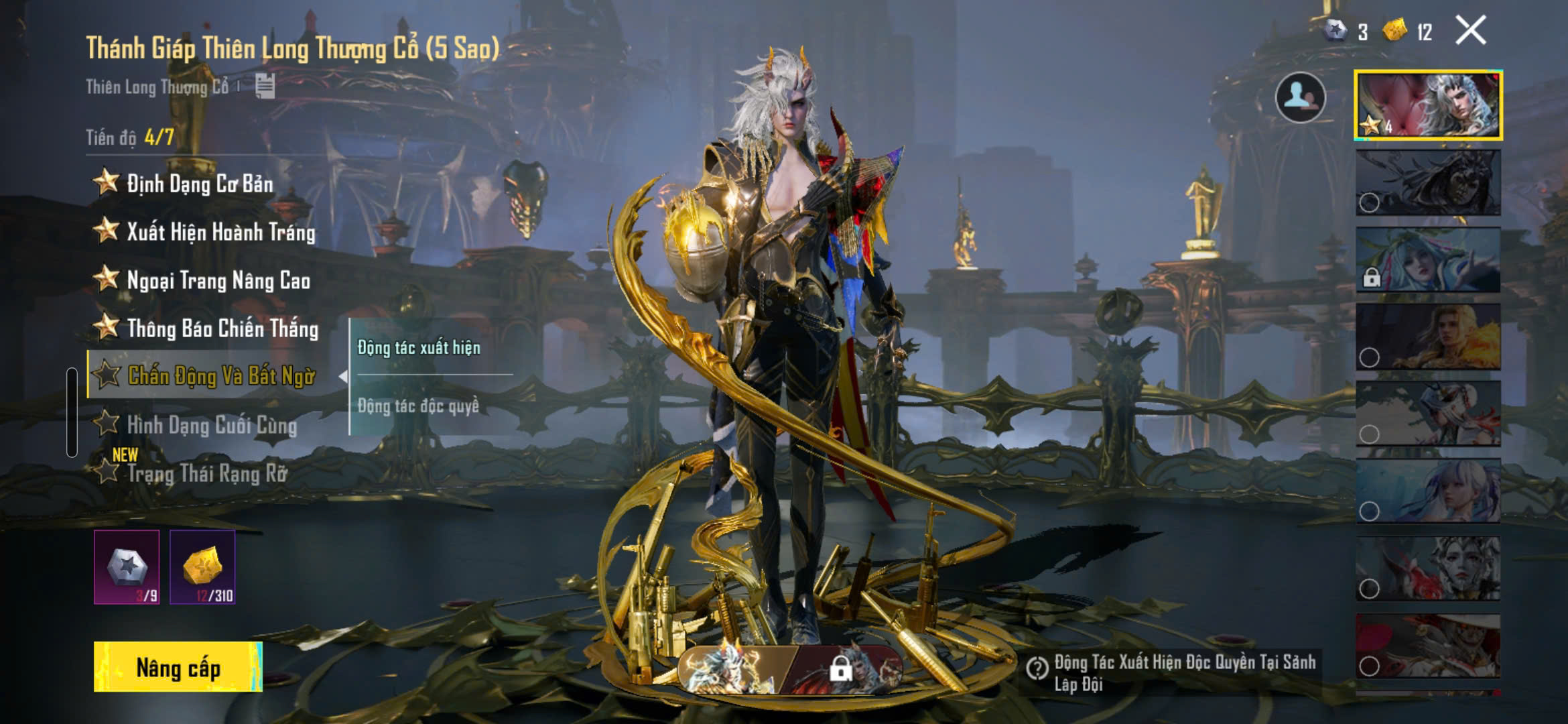The image size is (1568, 724).
Task: Choose the fire-themed blonde outfit thumbnail
Action: click(x=1428, y=337)
